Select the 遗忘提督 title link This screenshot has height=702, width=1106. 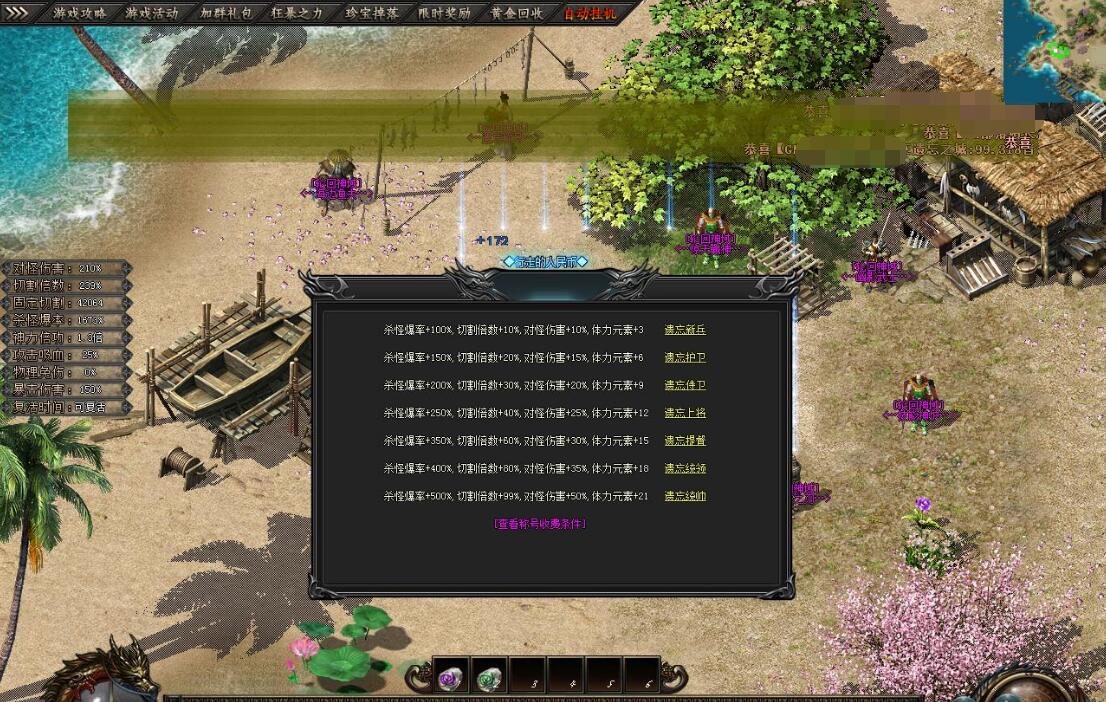pyautogui.click(x=685, y=441)
